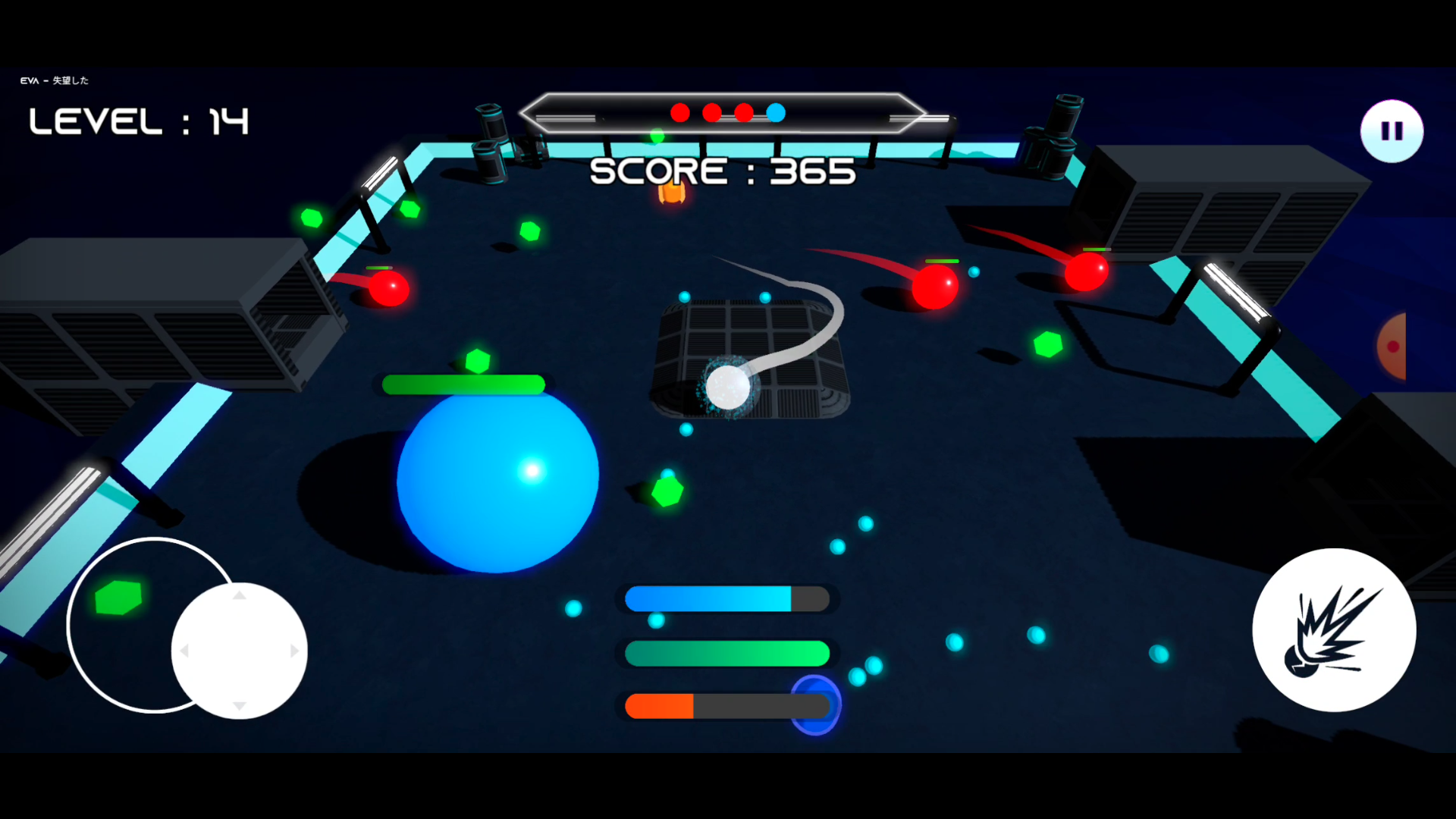Click the SCORE : 365 label

click(722, 171)
